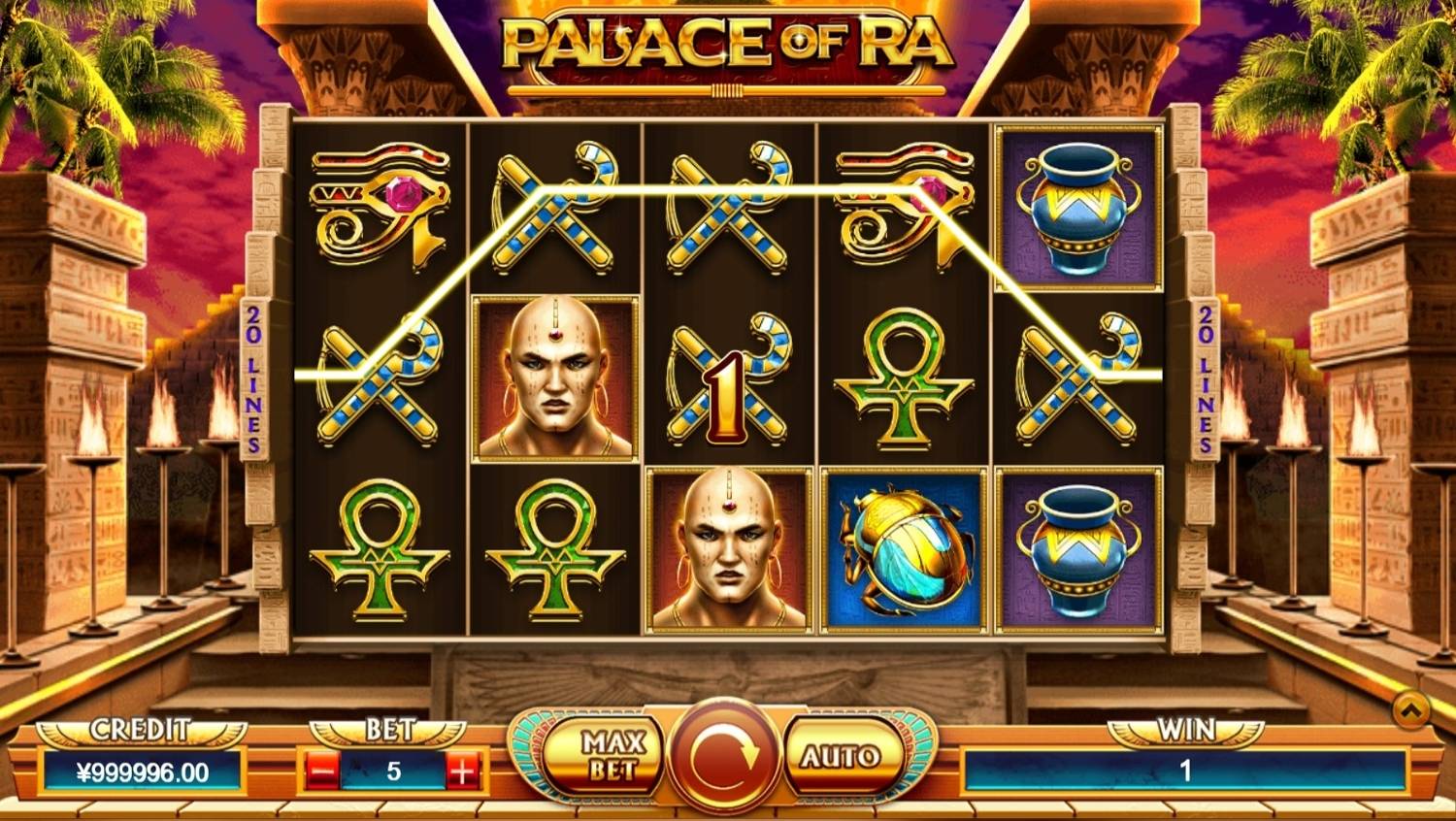Expand the side menu with the orange up chevron

tap(1411, 710)
